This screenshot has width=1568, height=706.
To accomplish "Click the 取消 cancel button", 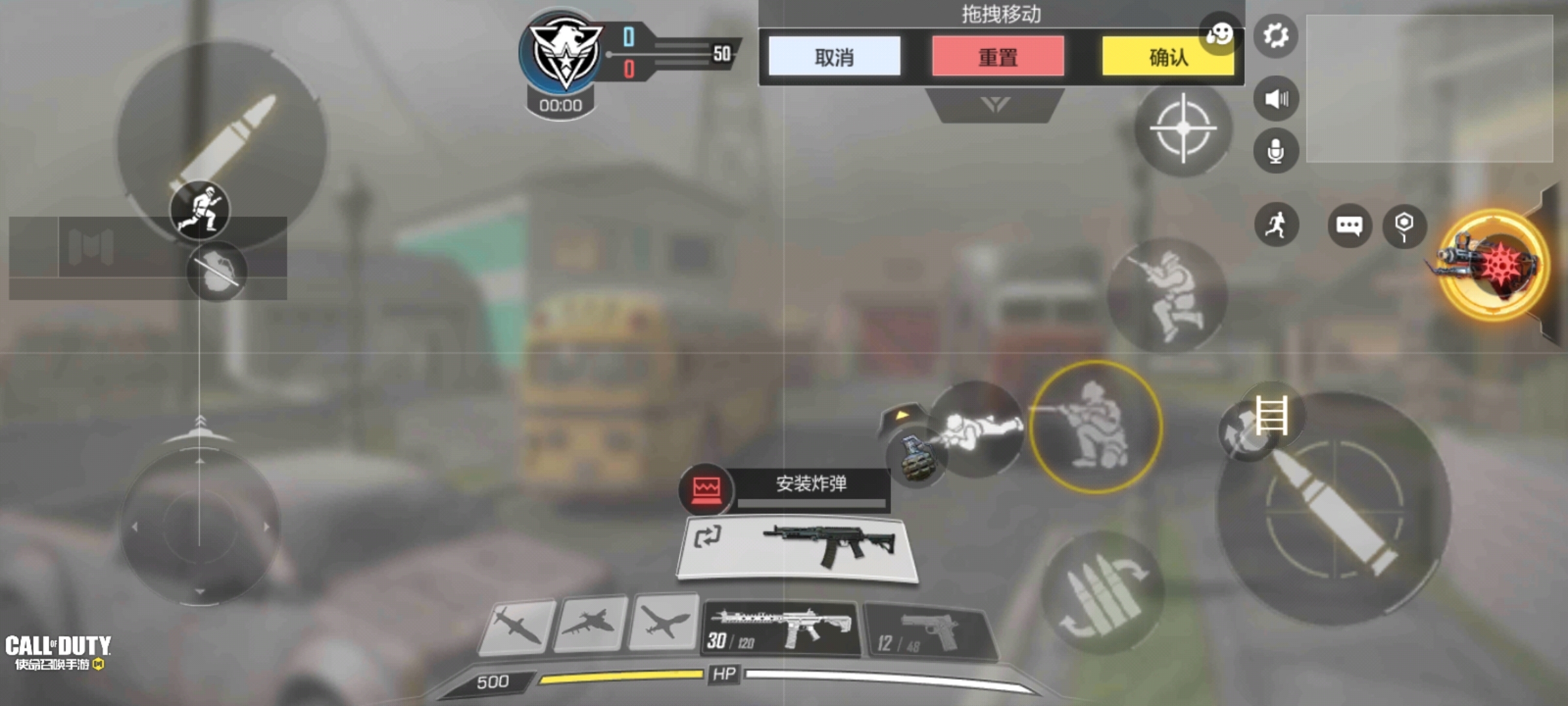I will (x=834, y=57).
